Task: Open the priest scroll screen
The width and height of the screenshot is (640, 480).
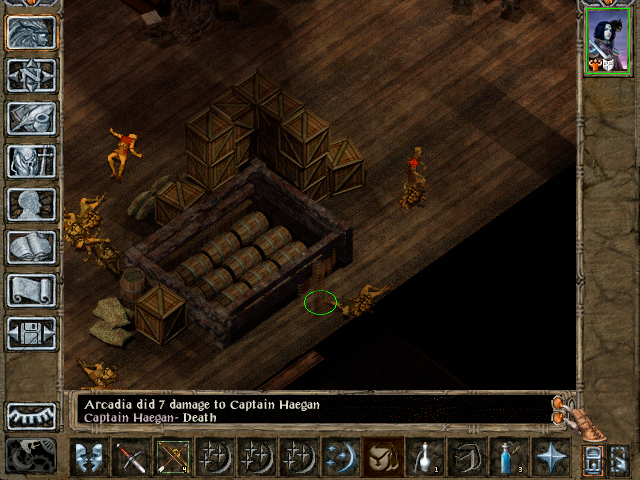Action: [31, 290]
